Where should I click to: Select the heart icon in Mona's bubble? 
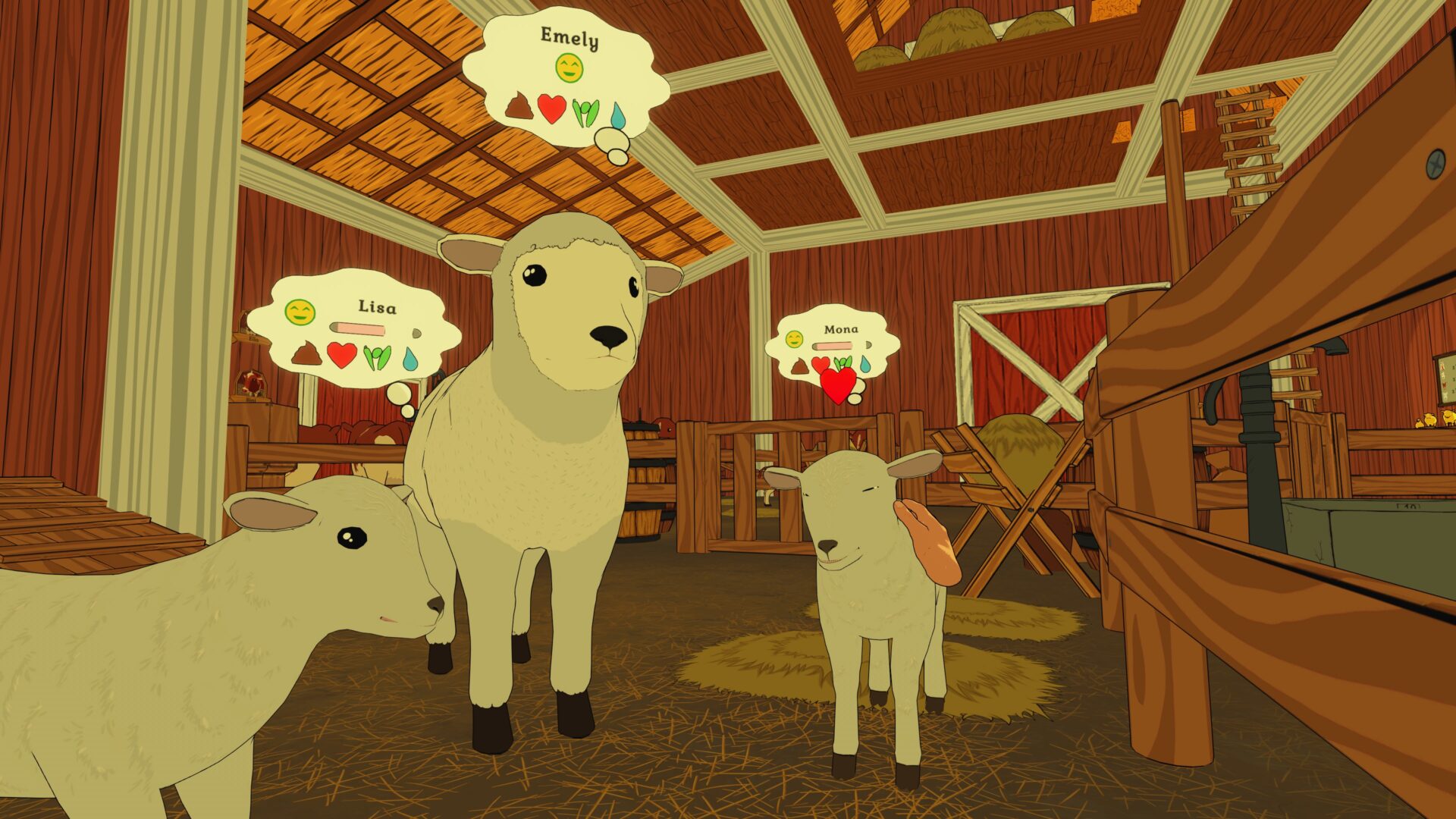pos(821,363)
